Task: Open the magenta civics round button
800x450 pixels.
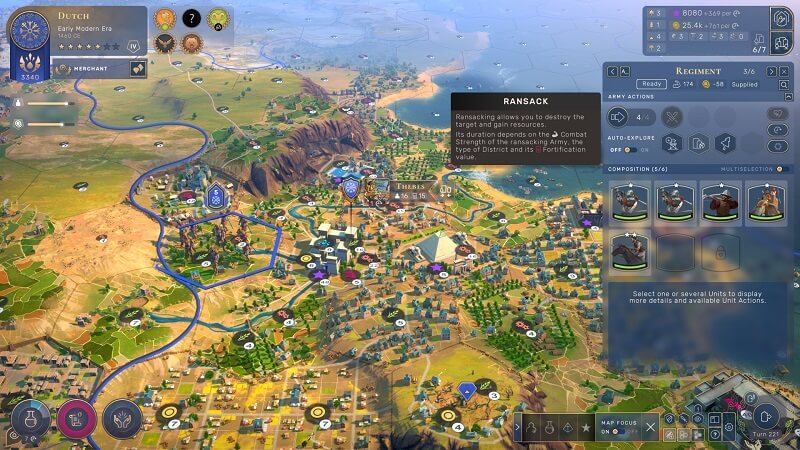Action: click(76, 420)
